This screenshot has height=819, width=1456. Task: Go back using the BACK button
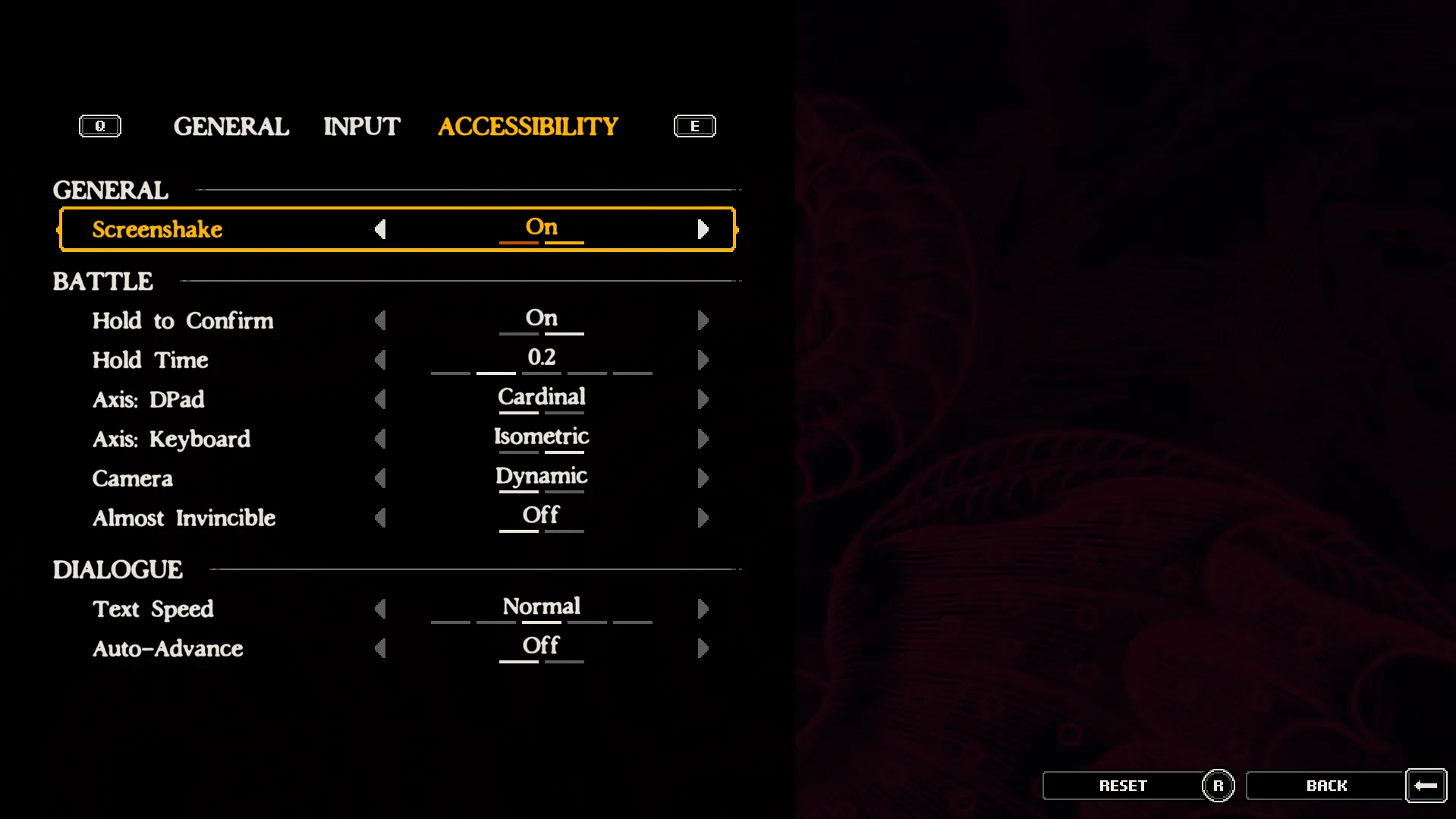1326,786
